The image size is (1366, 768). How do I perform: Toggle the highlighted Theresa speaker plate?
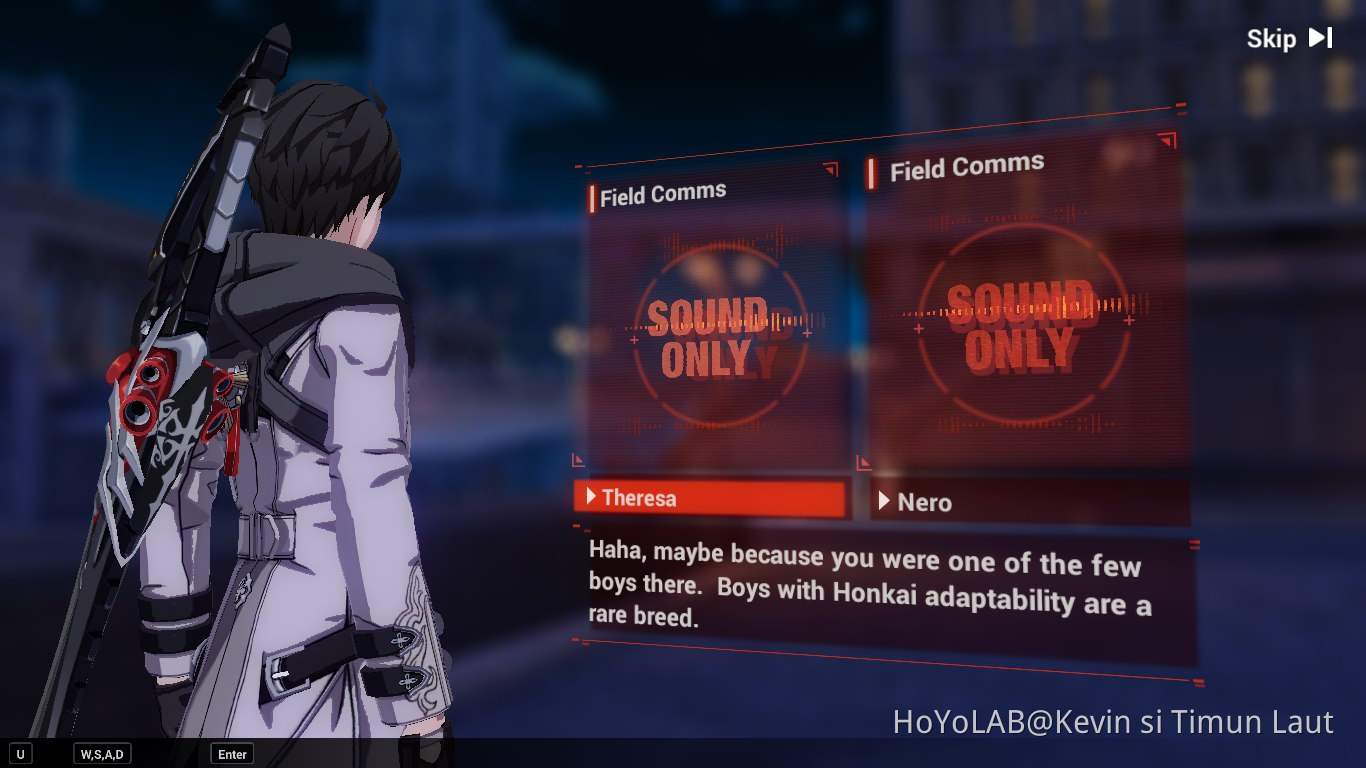point(711,498)
